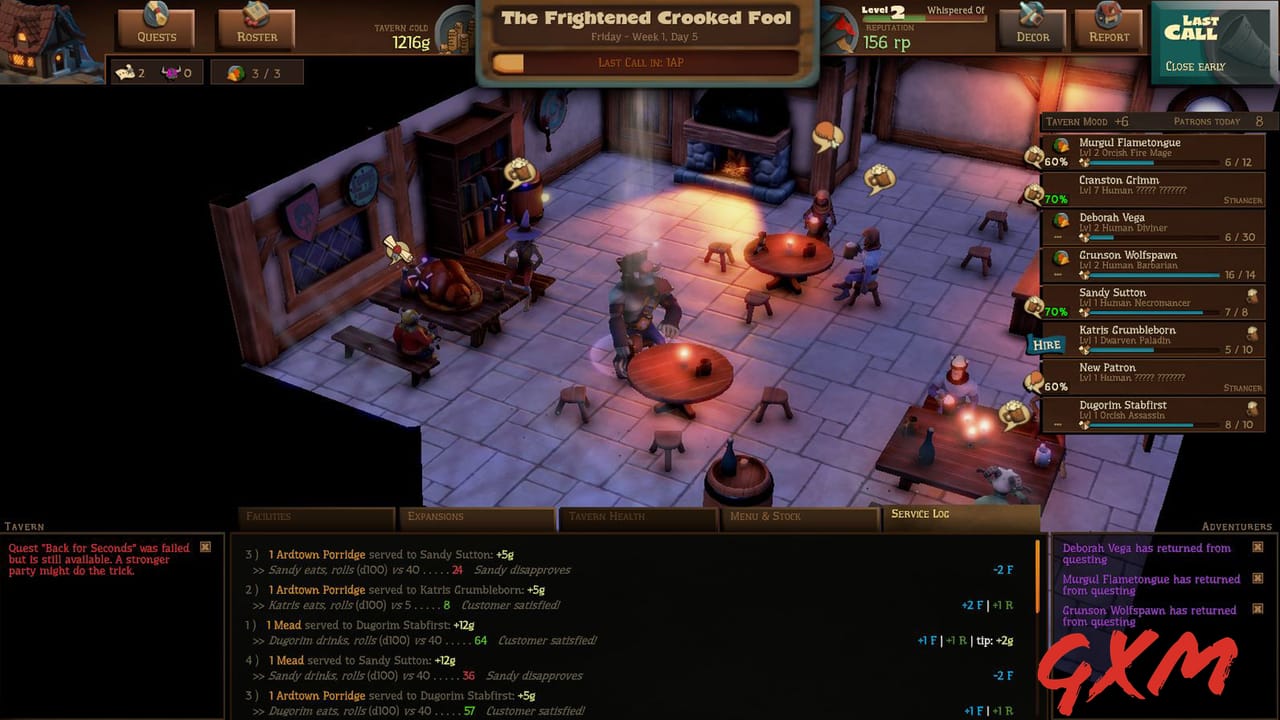The image size is (1280, 720).
Task: Click the quest scroll counter icon
Action: coord(126,72)
